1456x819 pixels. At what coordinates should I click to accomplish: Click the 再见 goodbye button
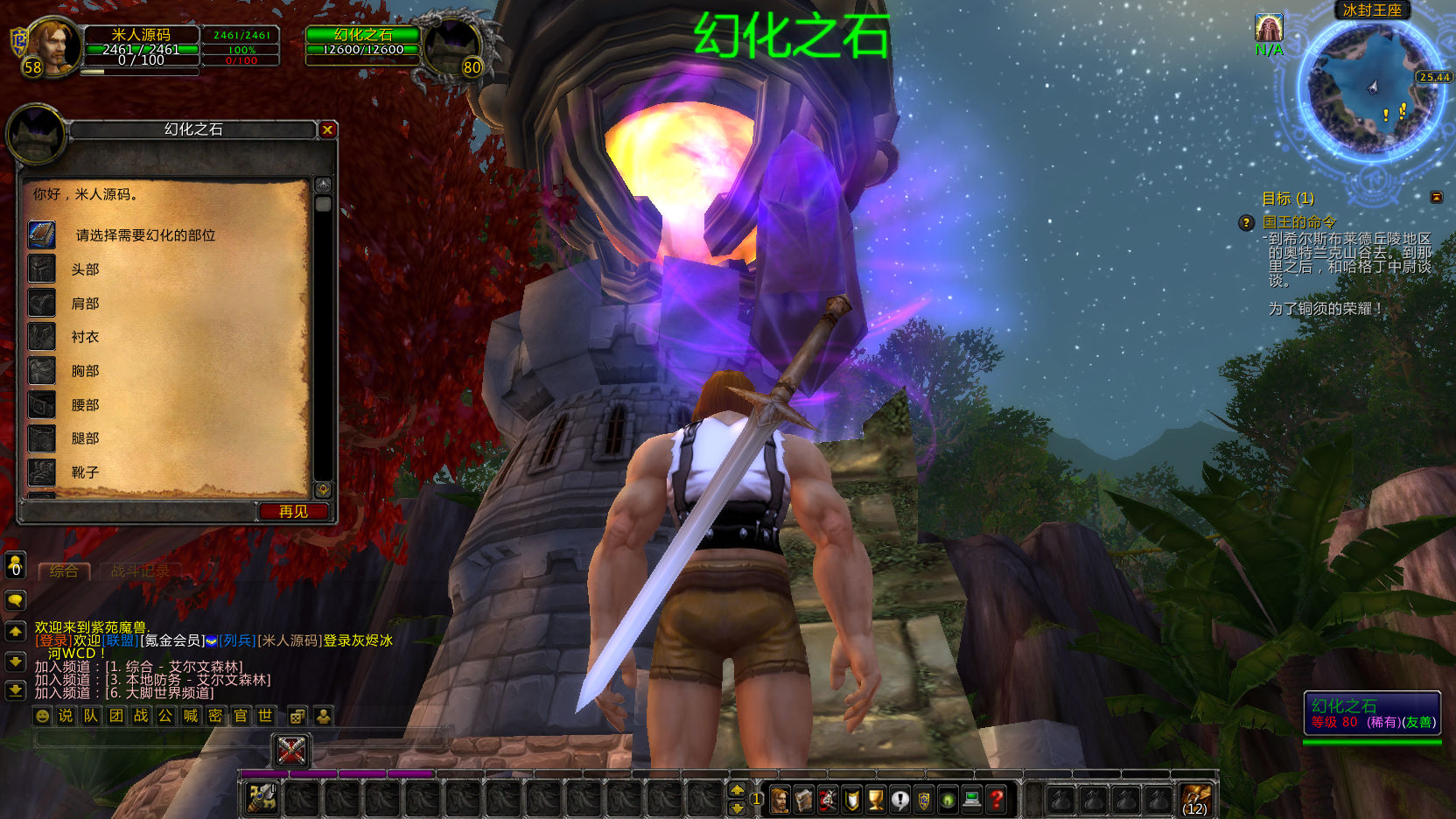[x=293, y=511]
